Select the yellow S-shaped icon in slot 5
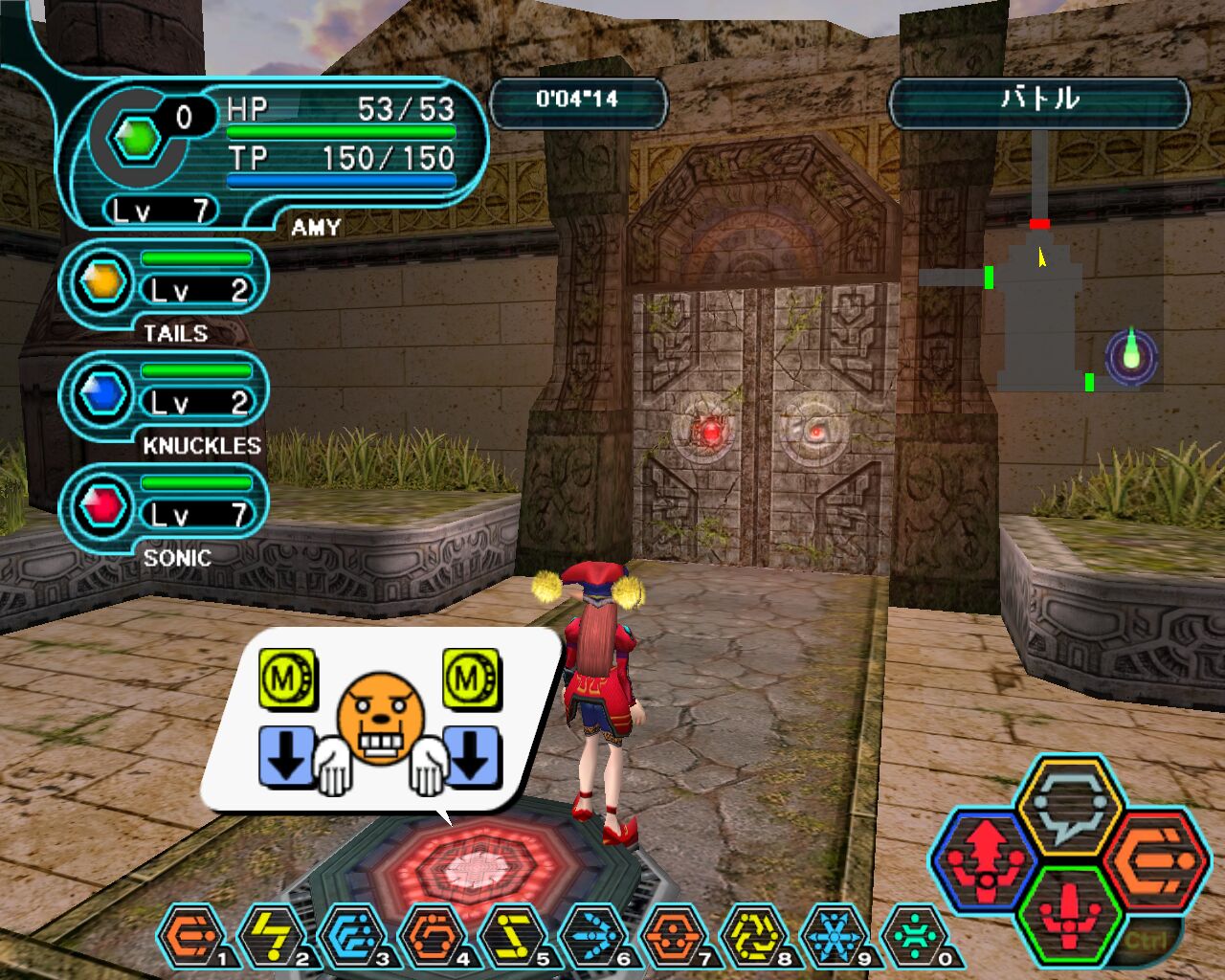The width and height of the screenshot is (1225, 980). (512, 936)
